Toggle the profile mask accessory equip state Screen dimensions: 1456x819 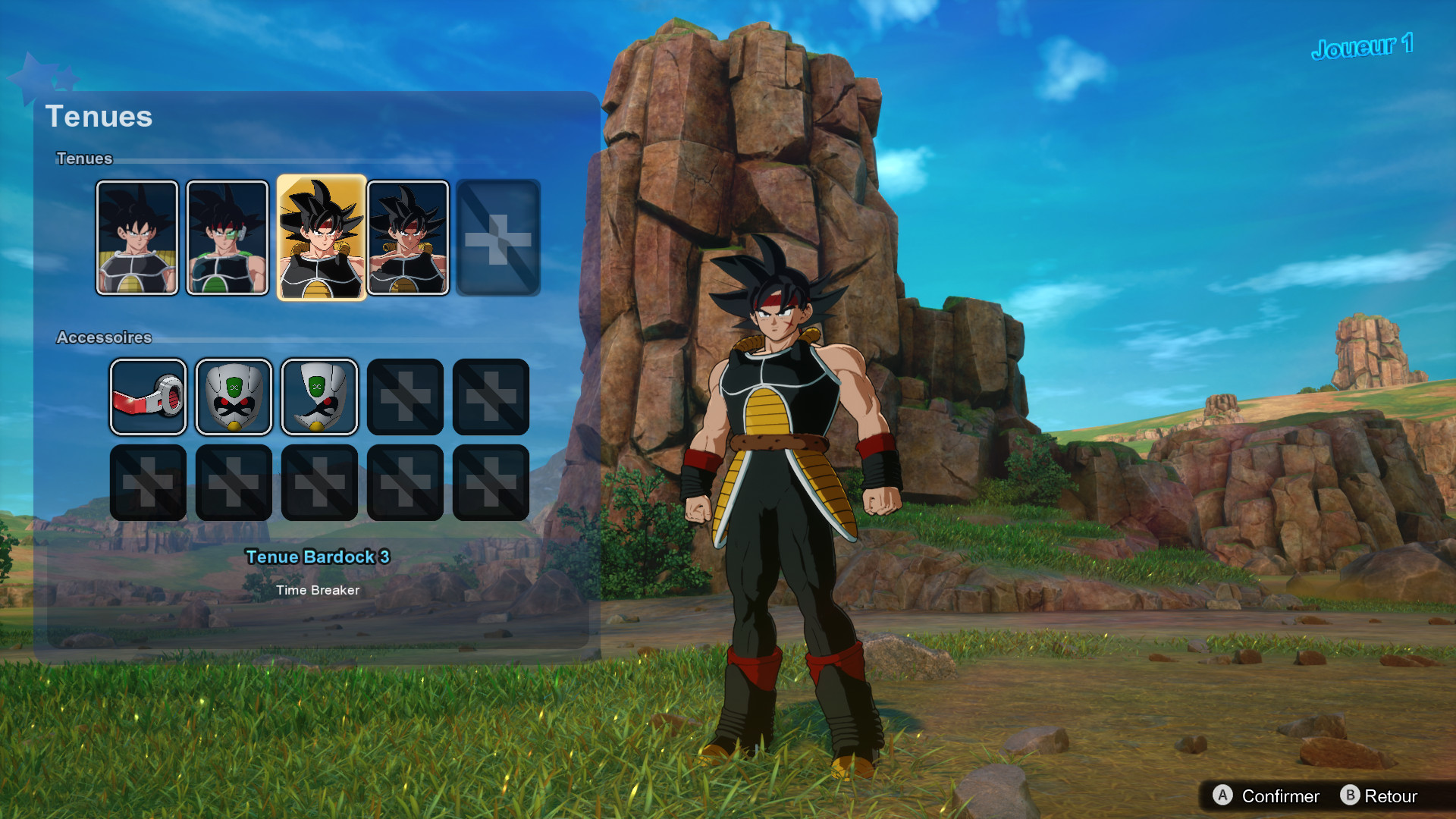point(319,397)
